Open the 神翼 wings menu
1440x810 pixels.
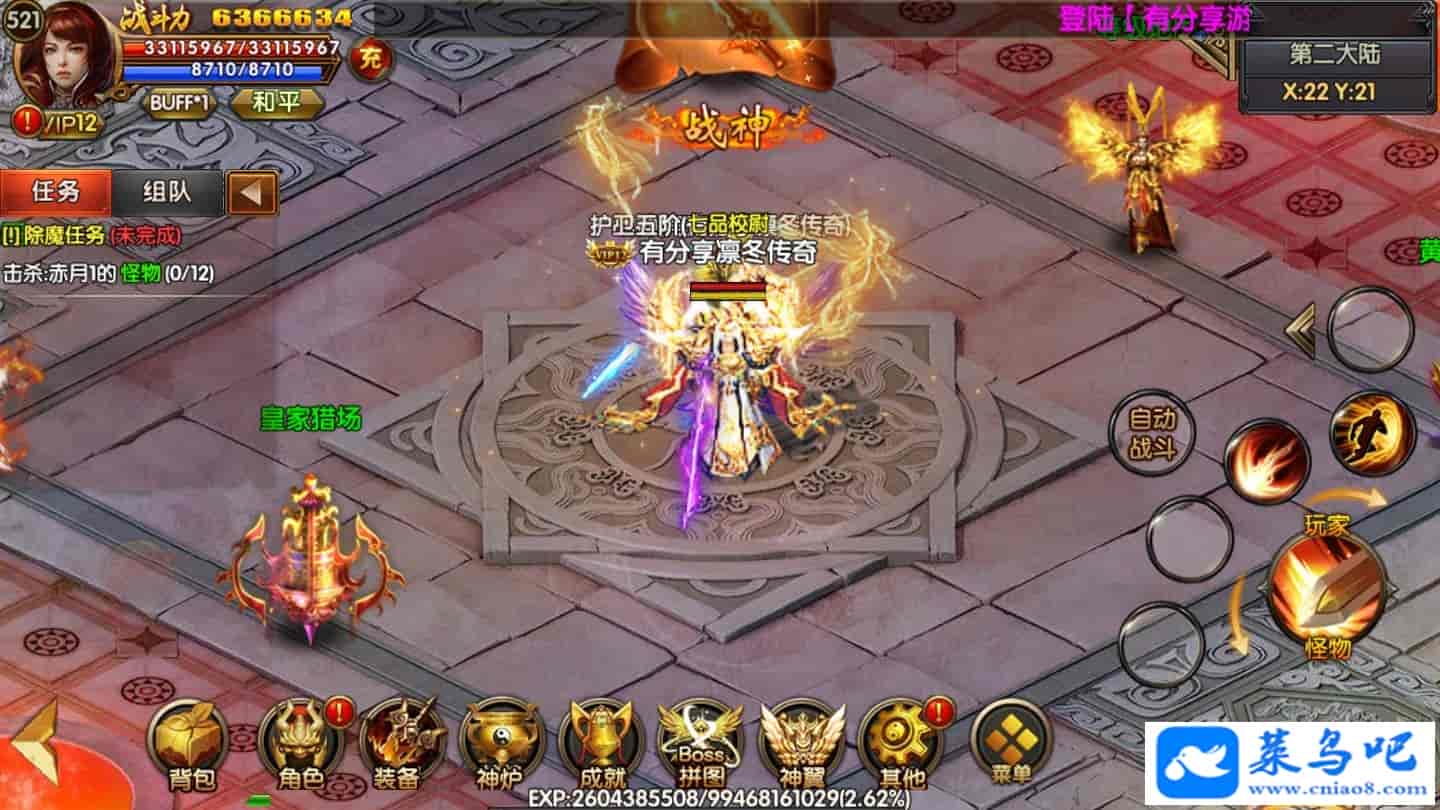click(801, 742)
